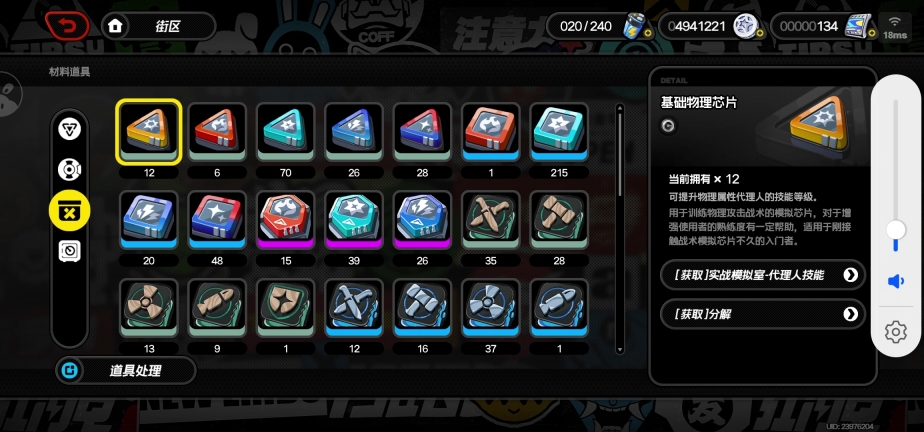Select the red triangle chip with count 6
Image resolution: width=924 pixels, height=432 pixels.
point(216,131)
